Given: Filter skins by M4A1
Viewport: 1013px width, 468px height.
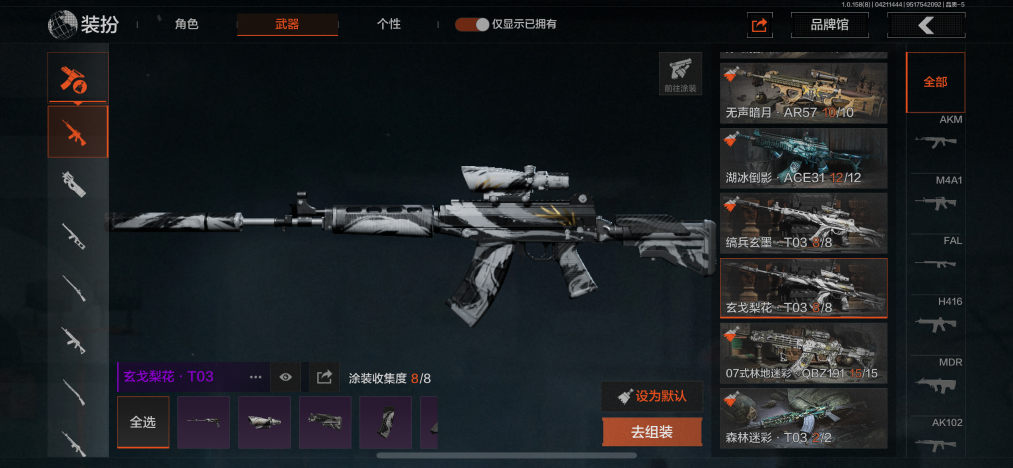Looking at the screenshot, I should coord(936,196).
